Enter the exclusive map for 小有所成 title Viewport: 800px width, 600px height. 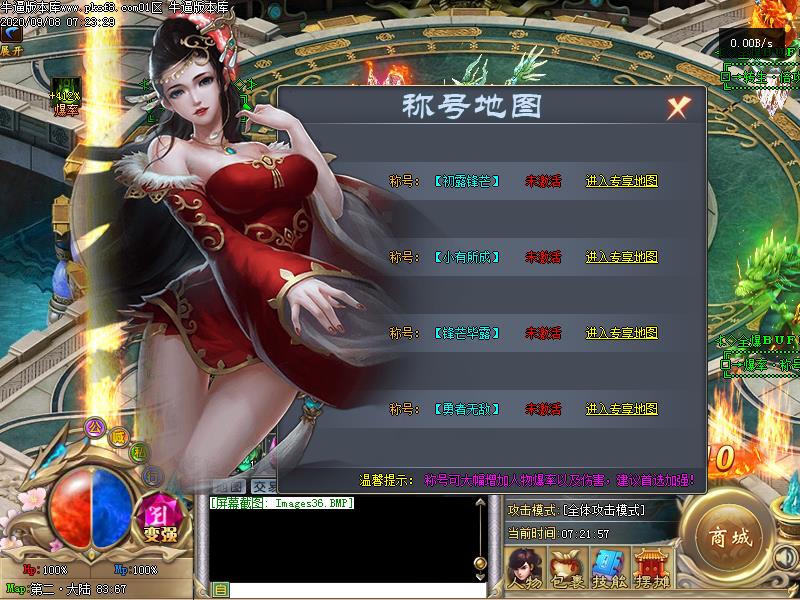pos(621,257)
